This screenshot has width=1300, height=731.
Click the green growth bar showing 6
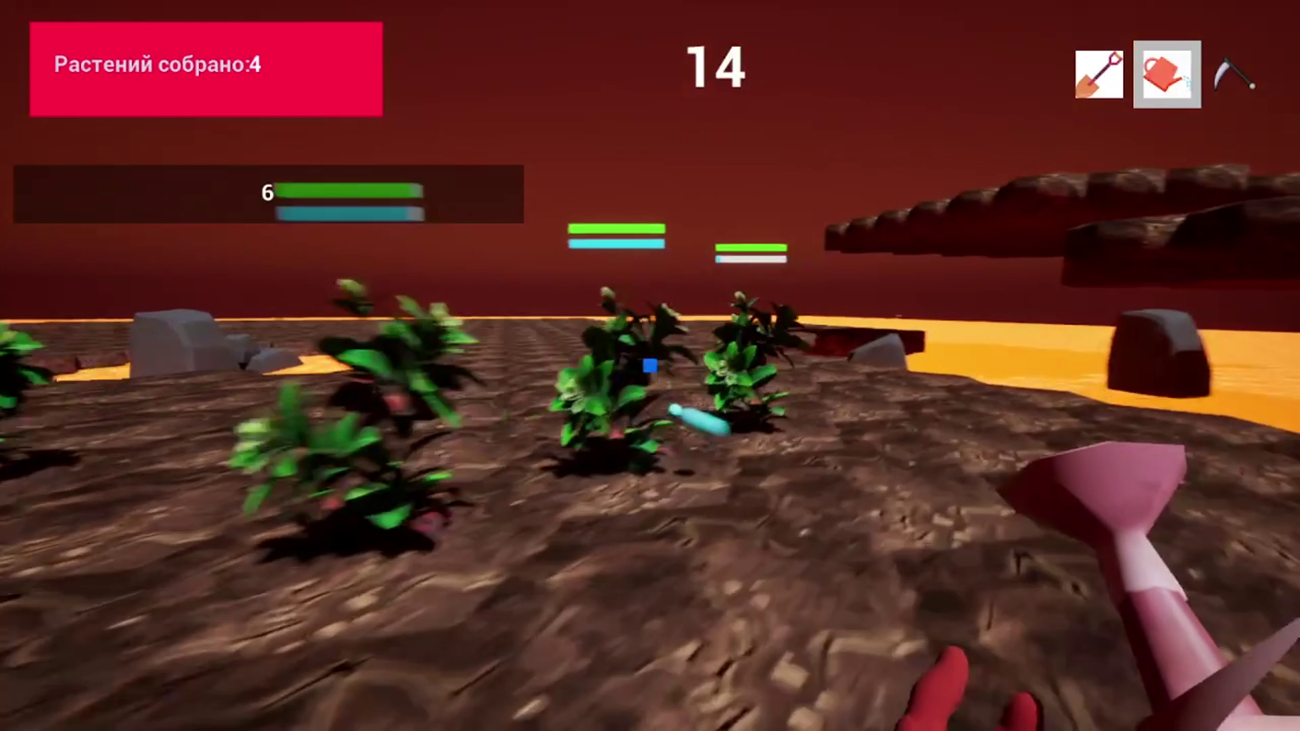[350, 189]
